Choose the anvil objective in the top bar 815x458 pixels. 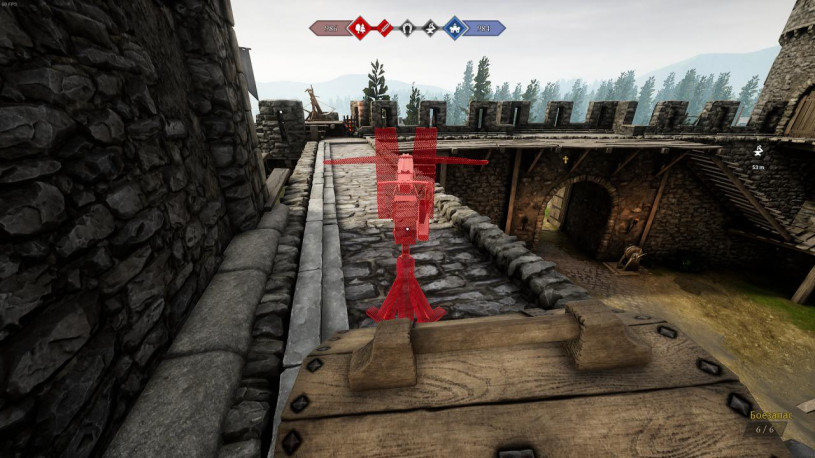[x=431, y=28]
